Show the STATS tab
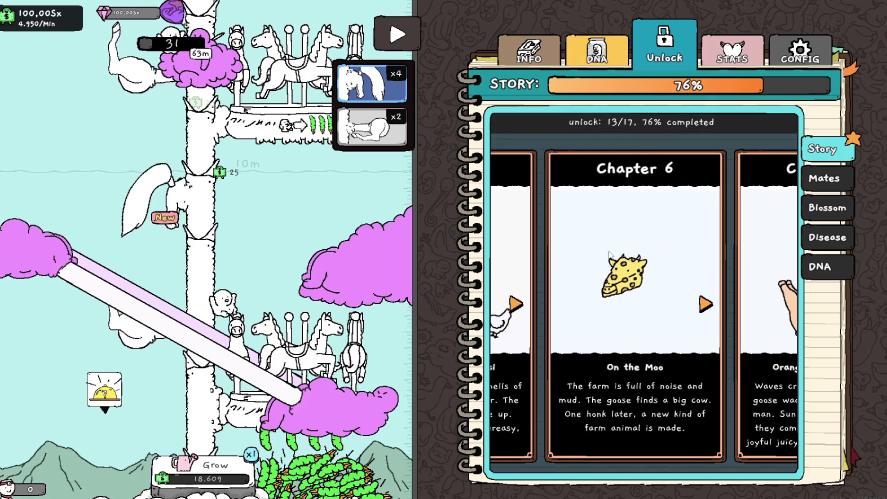This screenshot has height=499, width=887. pyautogui.click(x=732, y=52)
